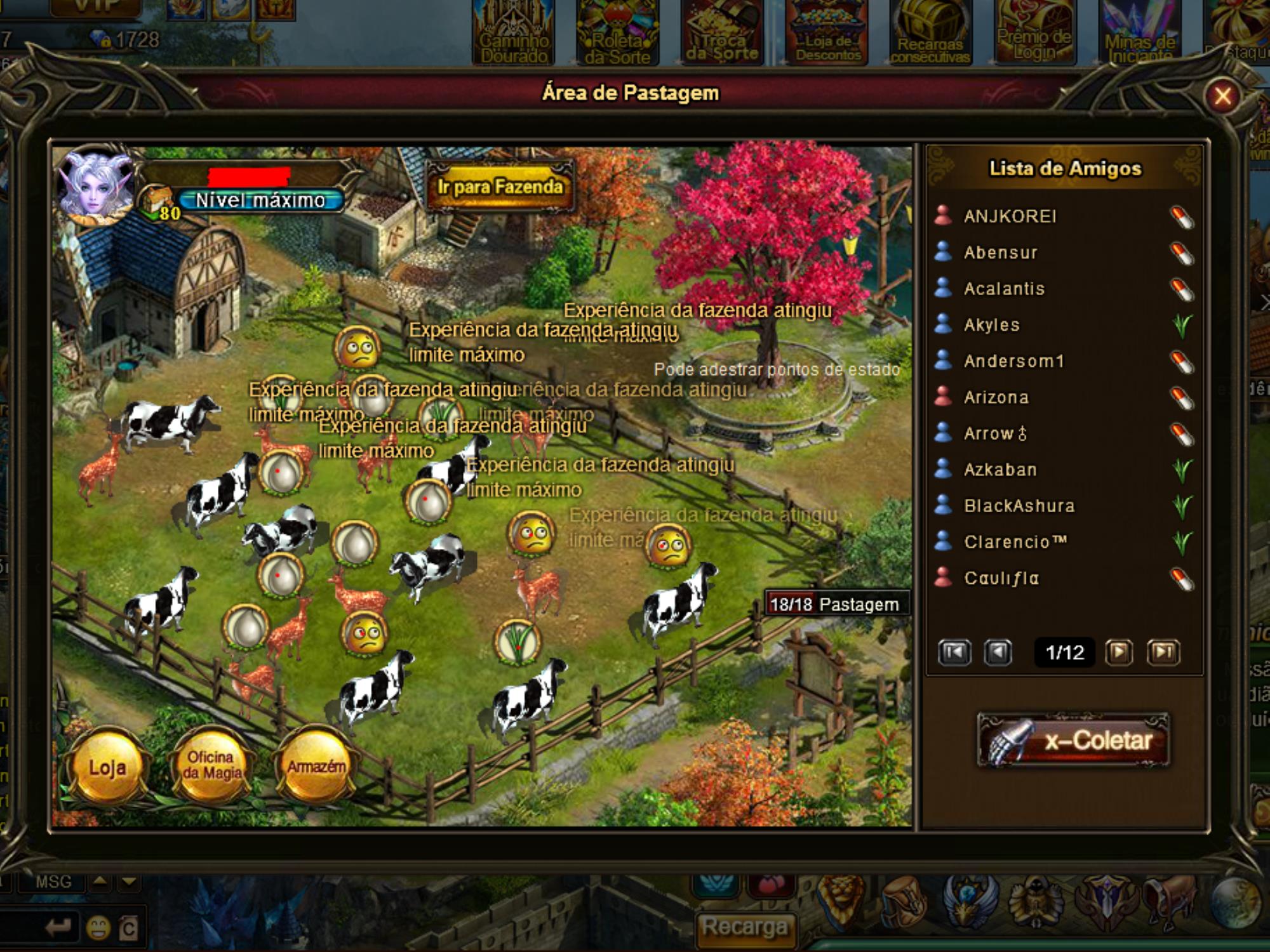Jump to last friends list page

1163,652
